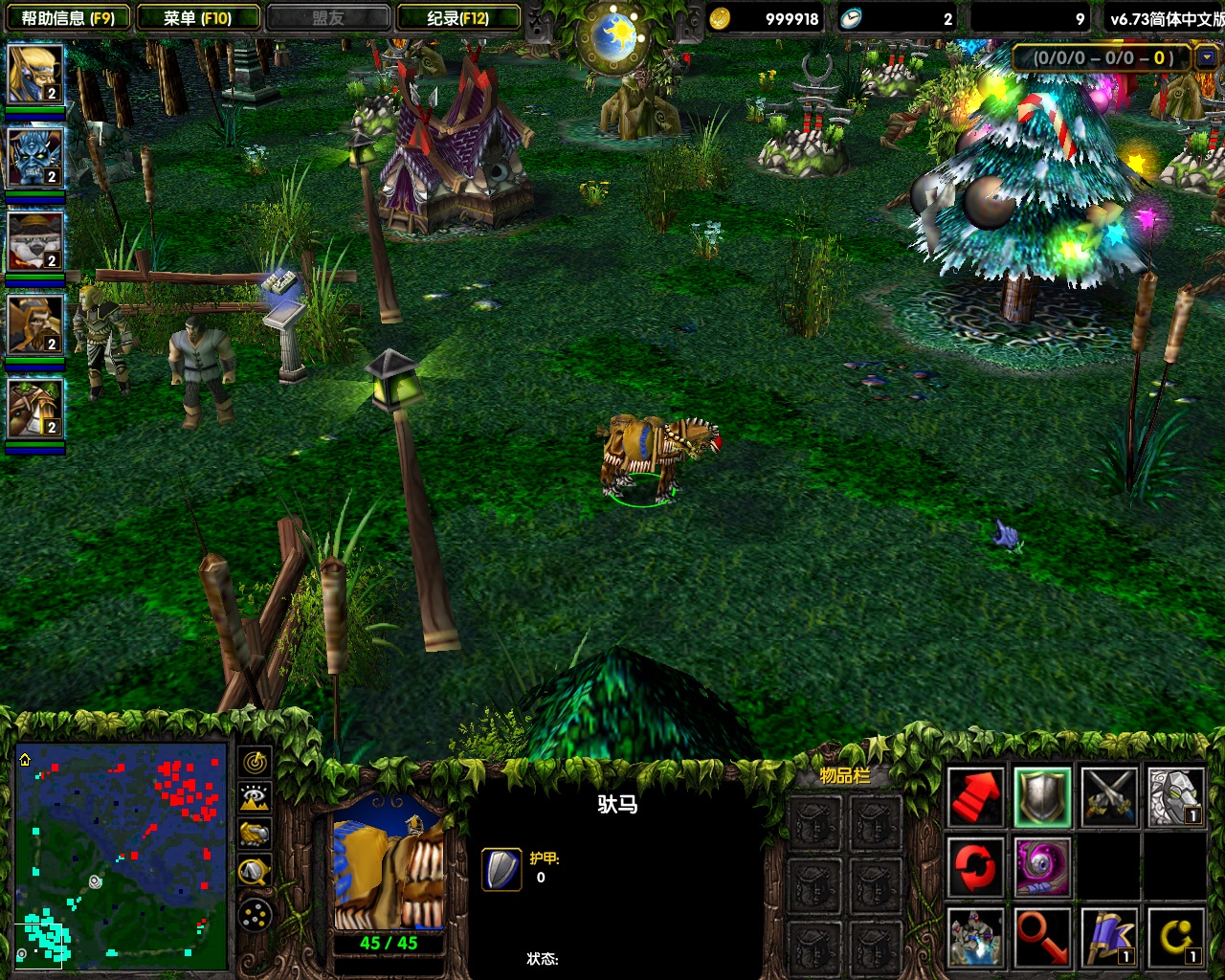Issue the red arrow Move command
The width and height of the screenshot is (1225, 980).
[975, 796]
